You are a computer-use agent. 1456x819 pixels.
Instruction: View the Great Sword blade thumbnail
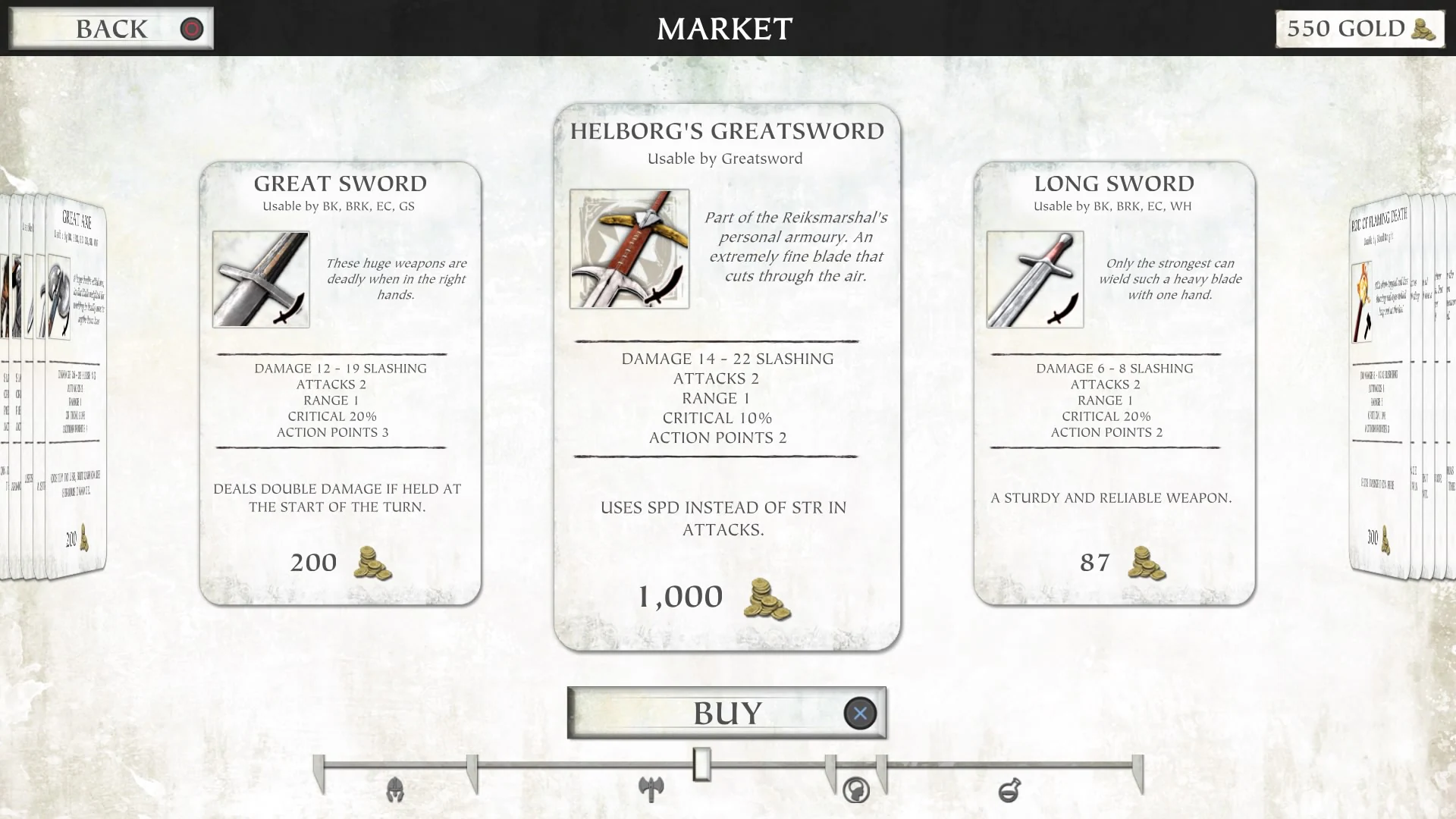[260, 279]
